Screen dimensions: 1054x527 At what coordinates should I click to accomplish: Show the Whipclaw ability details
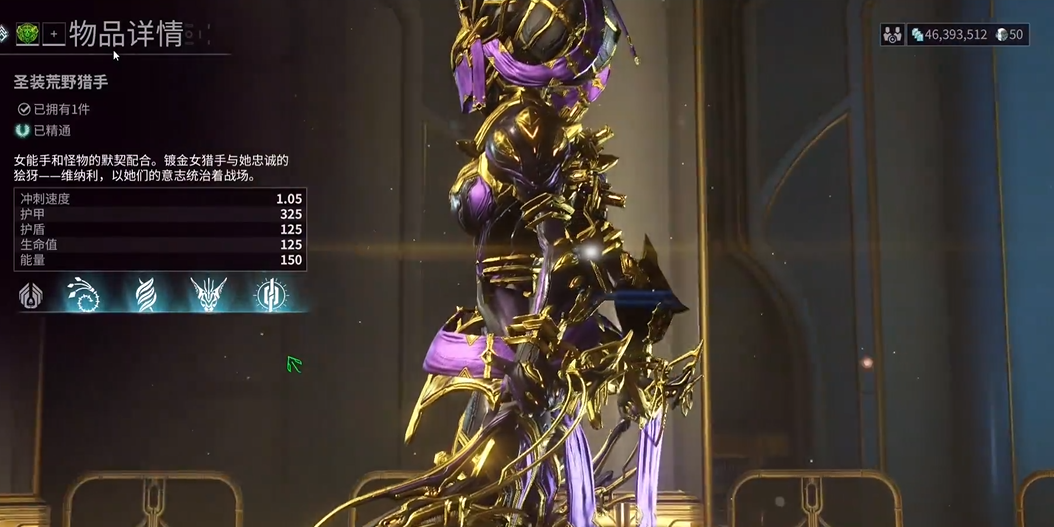[86, 295]
